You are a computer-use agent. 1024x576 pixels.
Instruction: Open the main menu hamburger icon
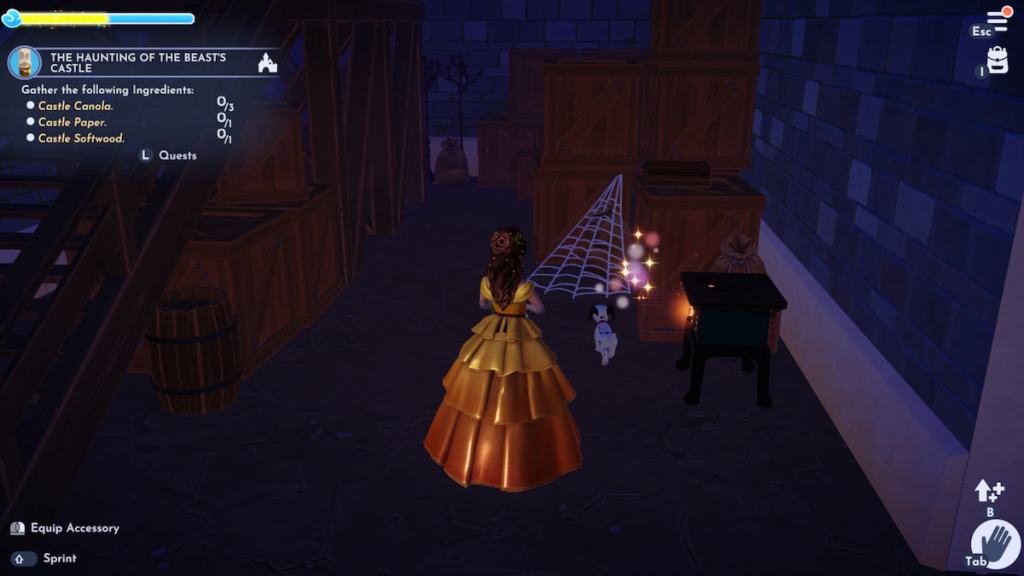[997, 20]
